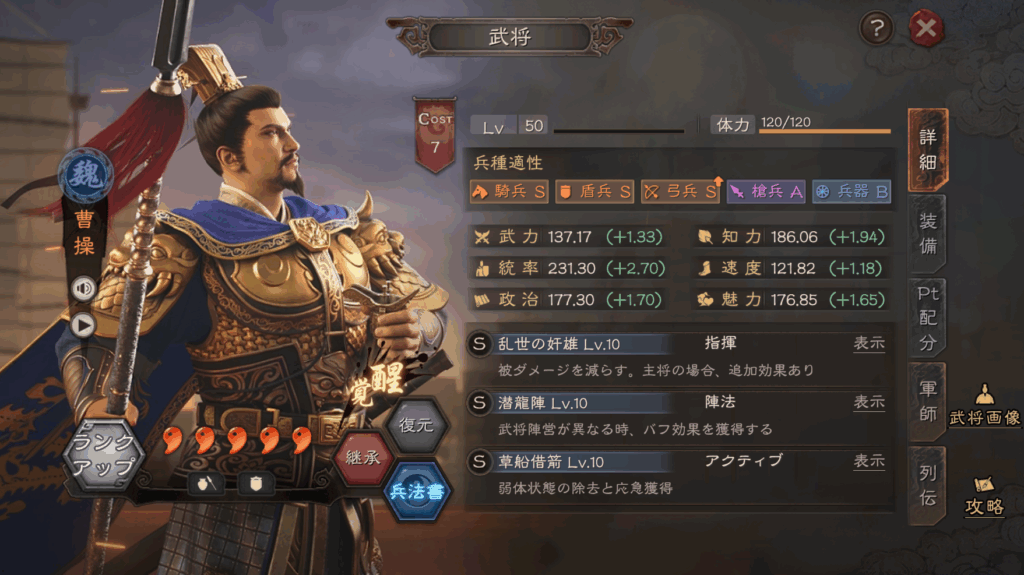Select the 騎兵 S troop aptitude

point(509,191)
